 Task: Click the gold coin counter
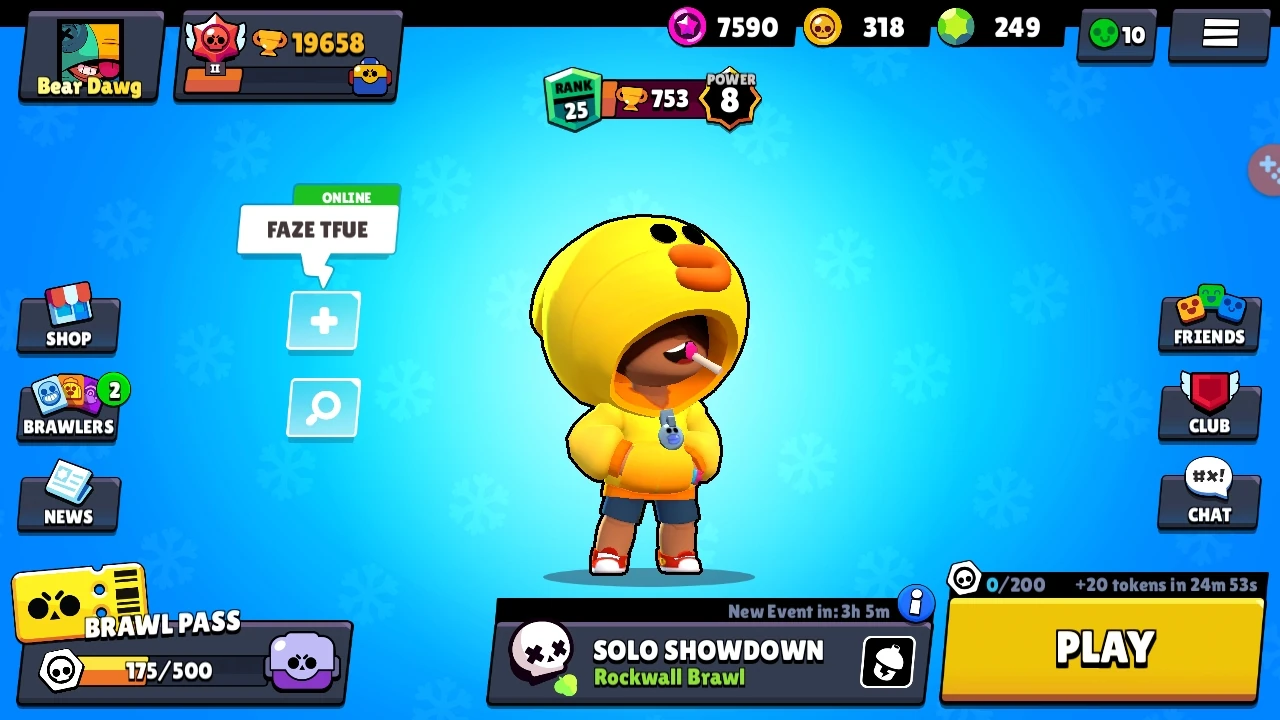tap(858, 27)
